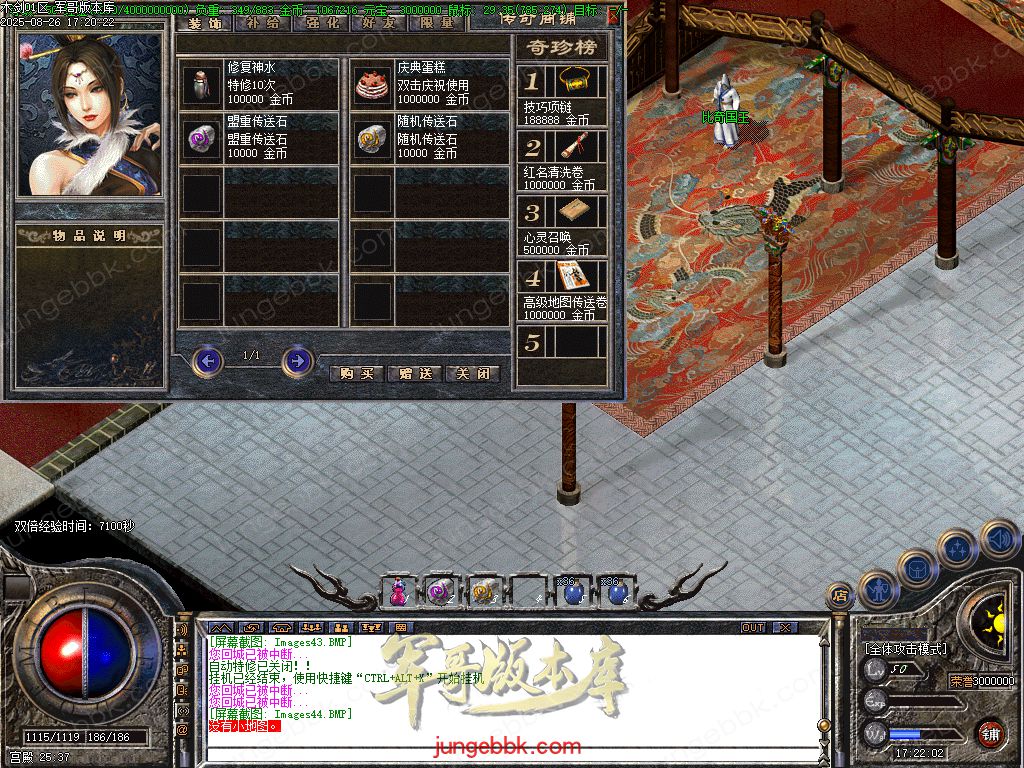This screenshot has height=768, width=1024.
Task: Go to the previous shop page arrow
Action: [207, 360]
